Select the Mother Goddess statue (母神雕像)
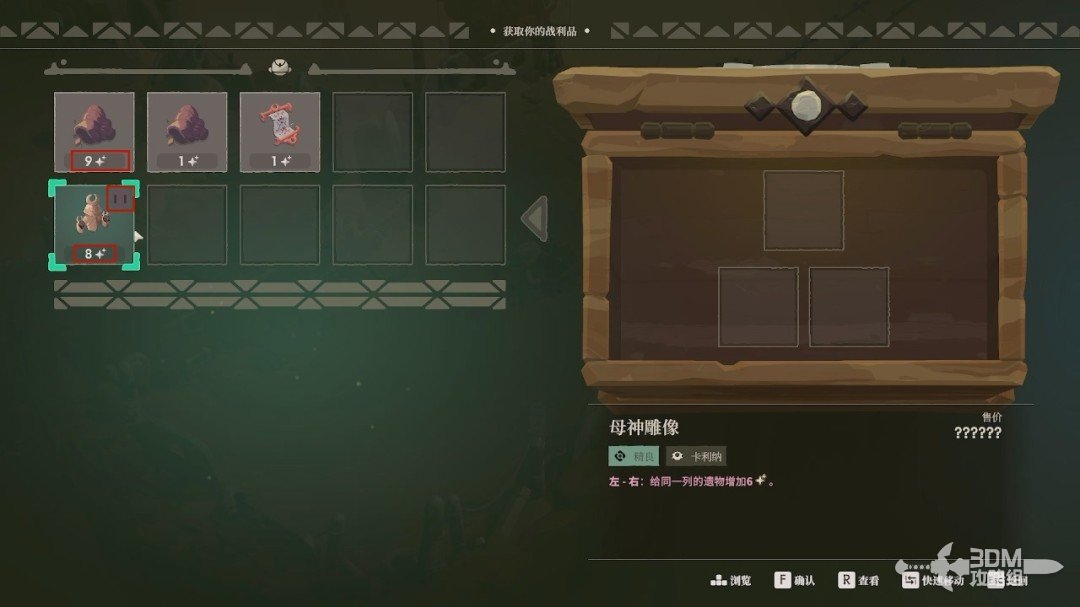 [x=93, y=223]
